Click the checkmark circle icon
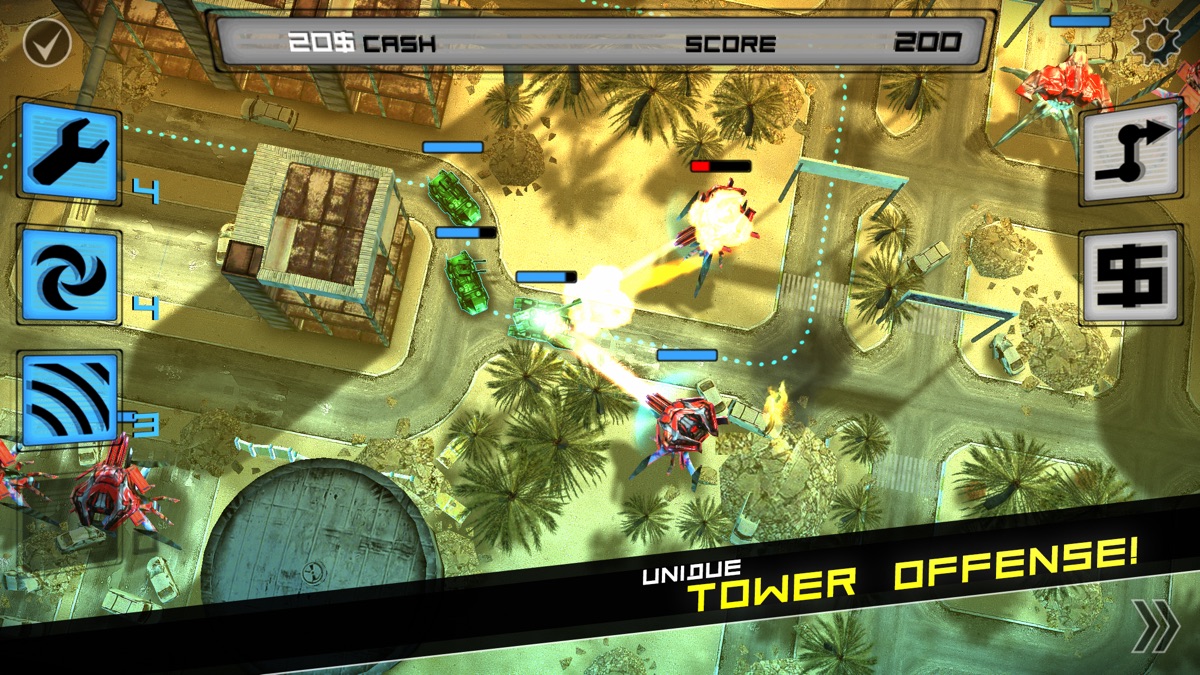 (x=45, y=43)
